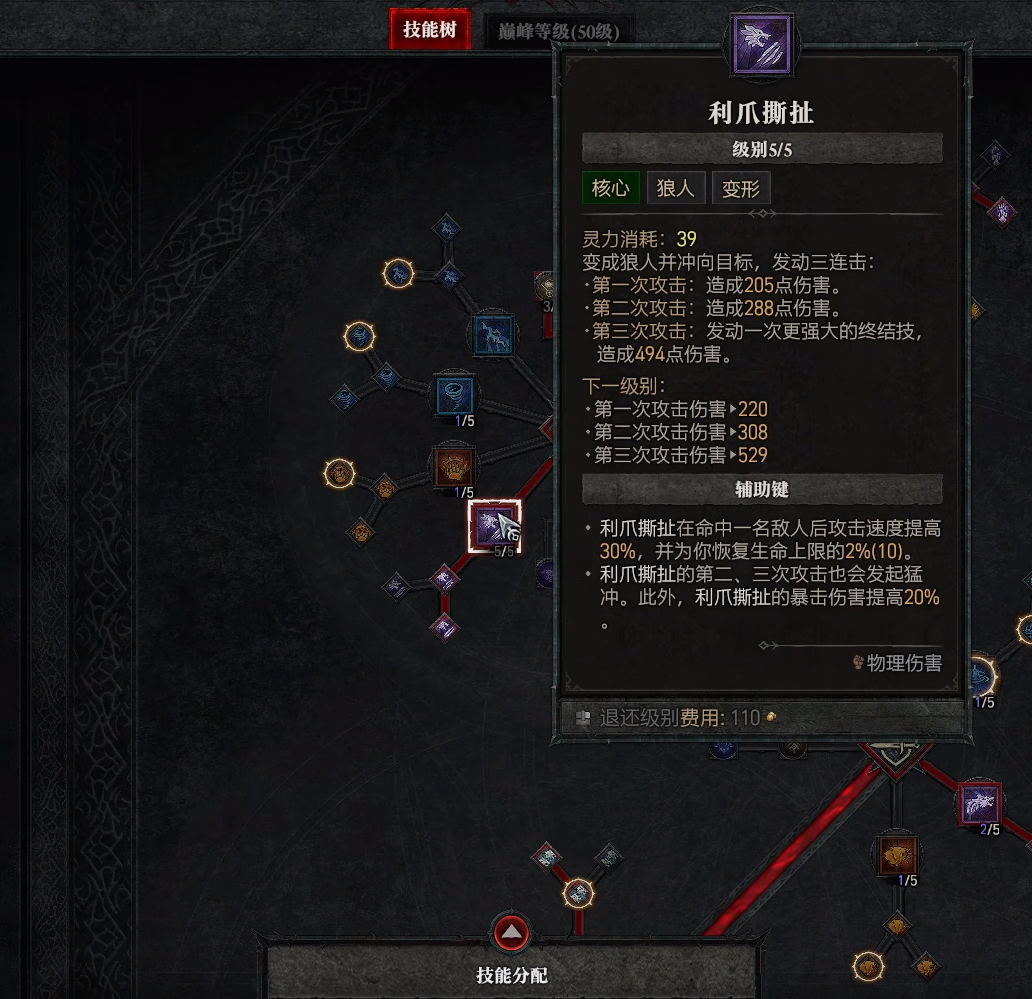Choose the orange bear paw skill at 1/5
This screenshot has width=1032, height=999.
(455, 466)
